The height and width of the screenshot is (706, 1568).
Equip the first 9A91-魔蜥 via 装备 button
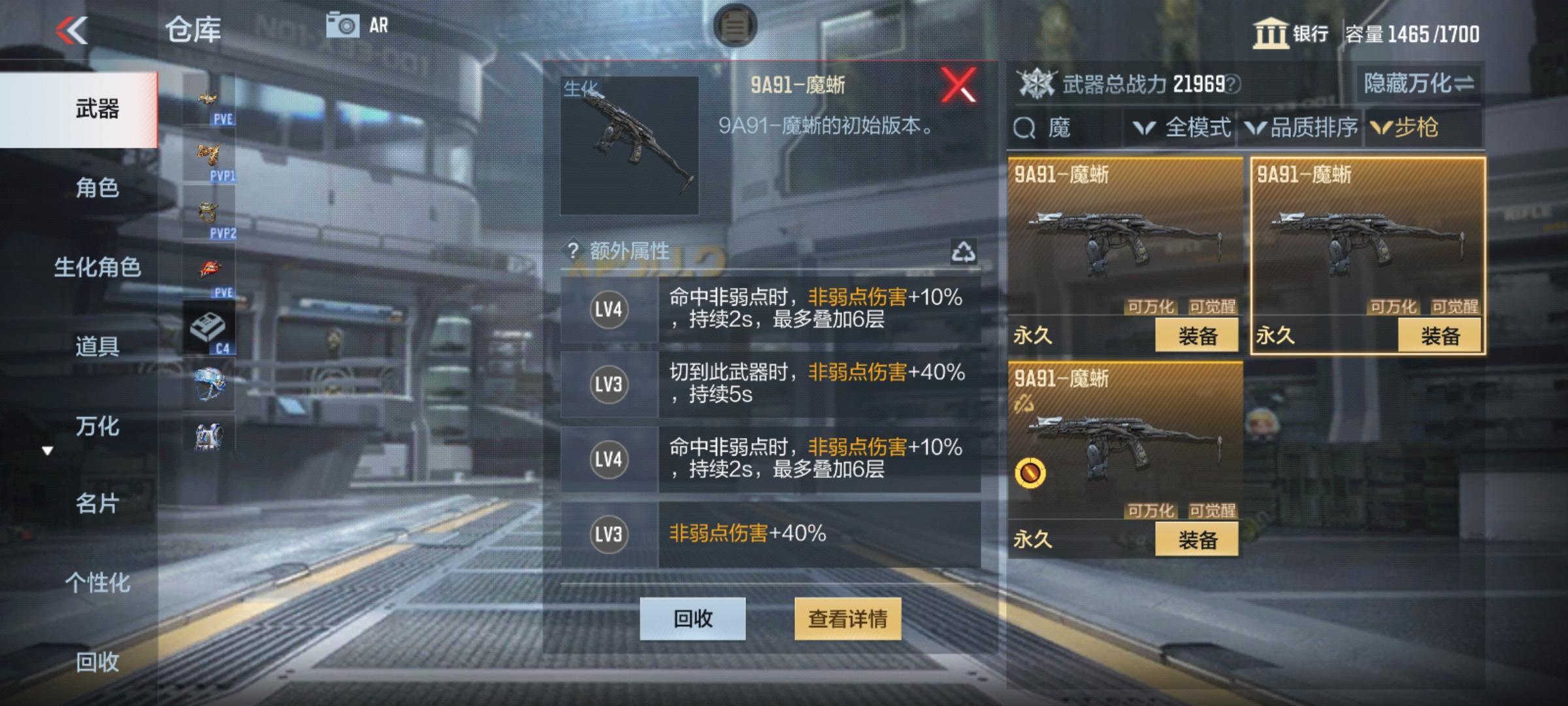coord(1196,335)
